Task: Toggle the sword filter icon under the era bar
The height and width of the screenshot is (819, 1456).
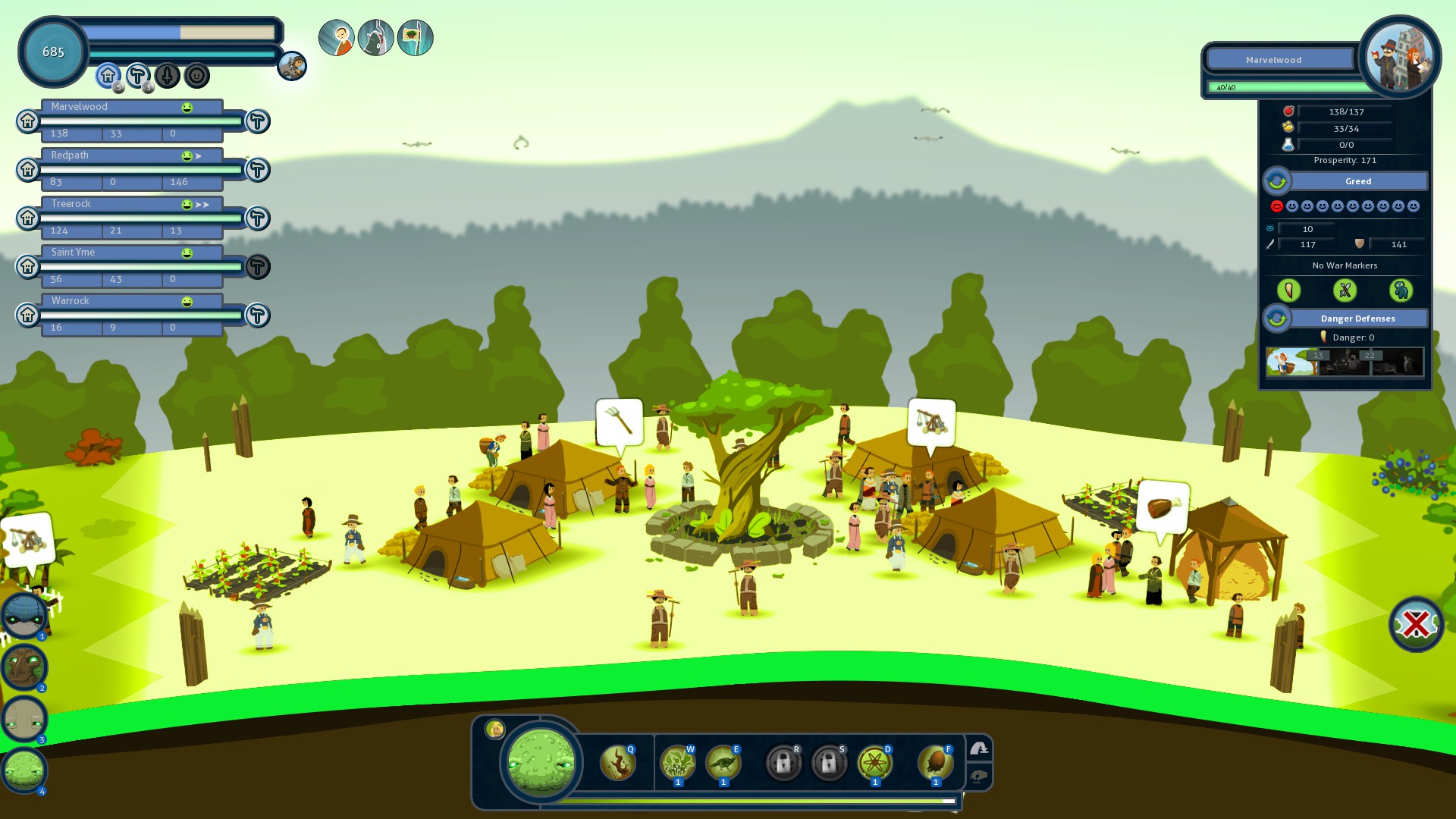Action: pos(167,75)
